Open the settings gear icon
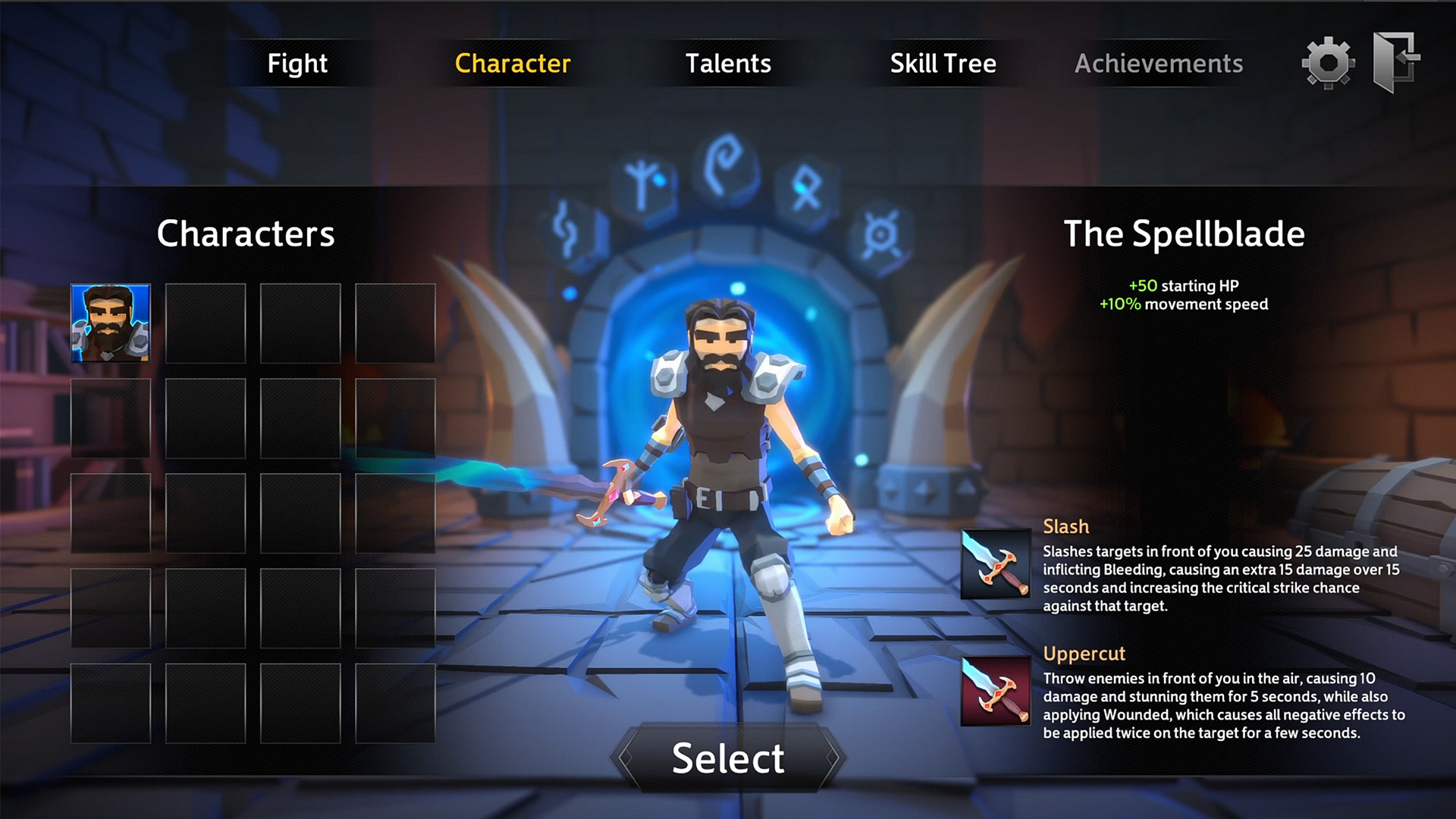The height and width of the screenshot is (819, 1456). click(1328, 64)
